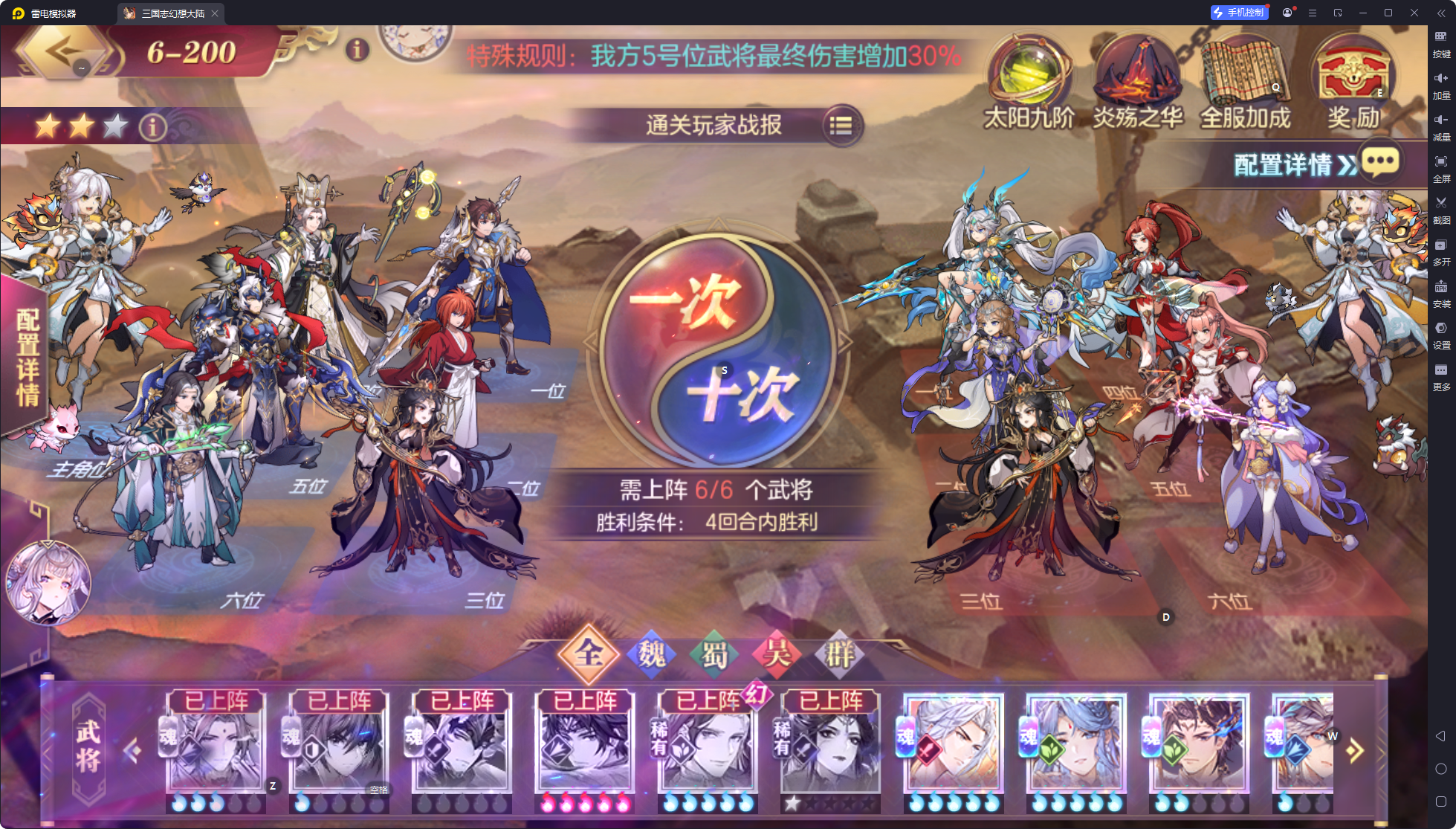The height and width of the screenshot is (829, 1456).
Task: Select the 魏 faction filter diamond
Action: click(x=652, y=654)
